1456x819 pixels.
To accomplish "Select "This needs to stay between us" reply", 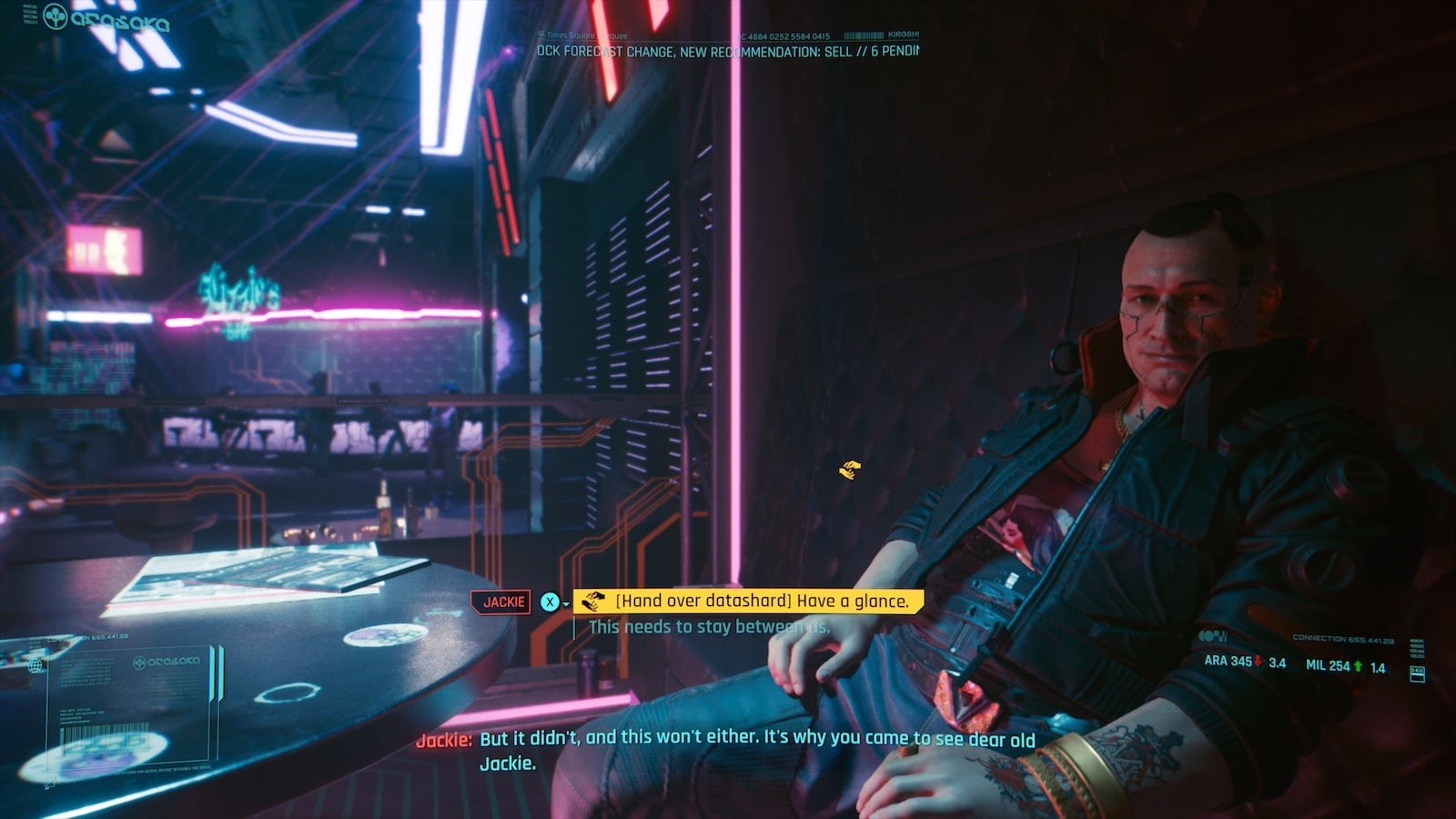I will tap(708, 627).
